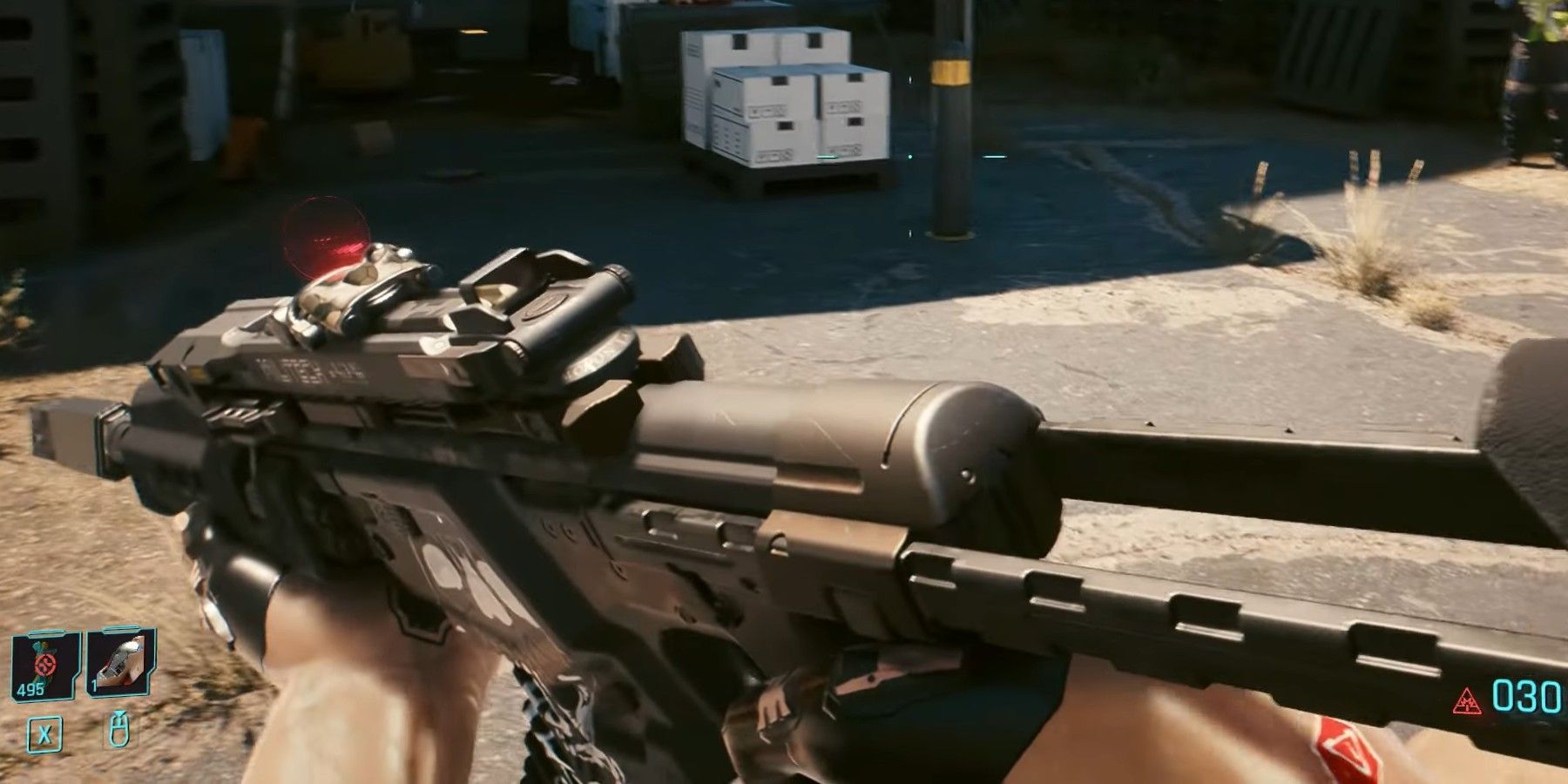Click the stacked white shipping boxes
This screenshot has height=784, width=1568.
(x=780, y=96)
